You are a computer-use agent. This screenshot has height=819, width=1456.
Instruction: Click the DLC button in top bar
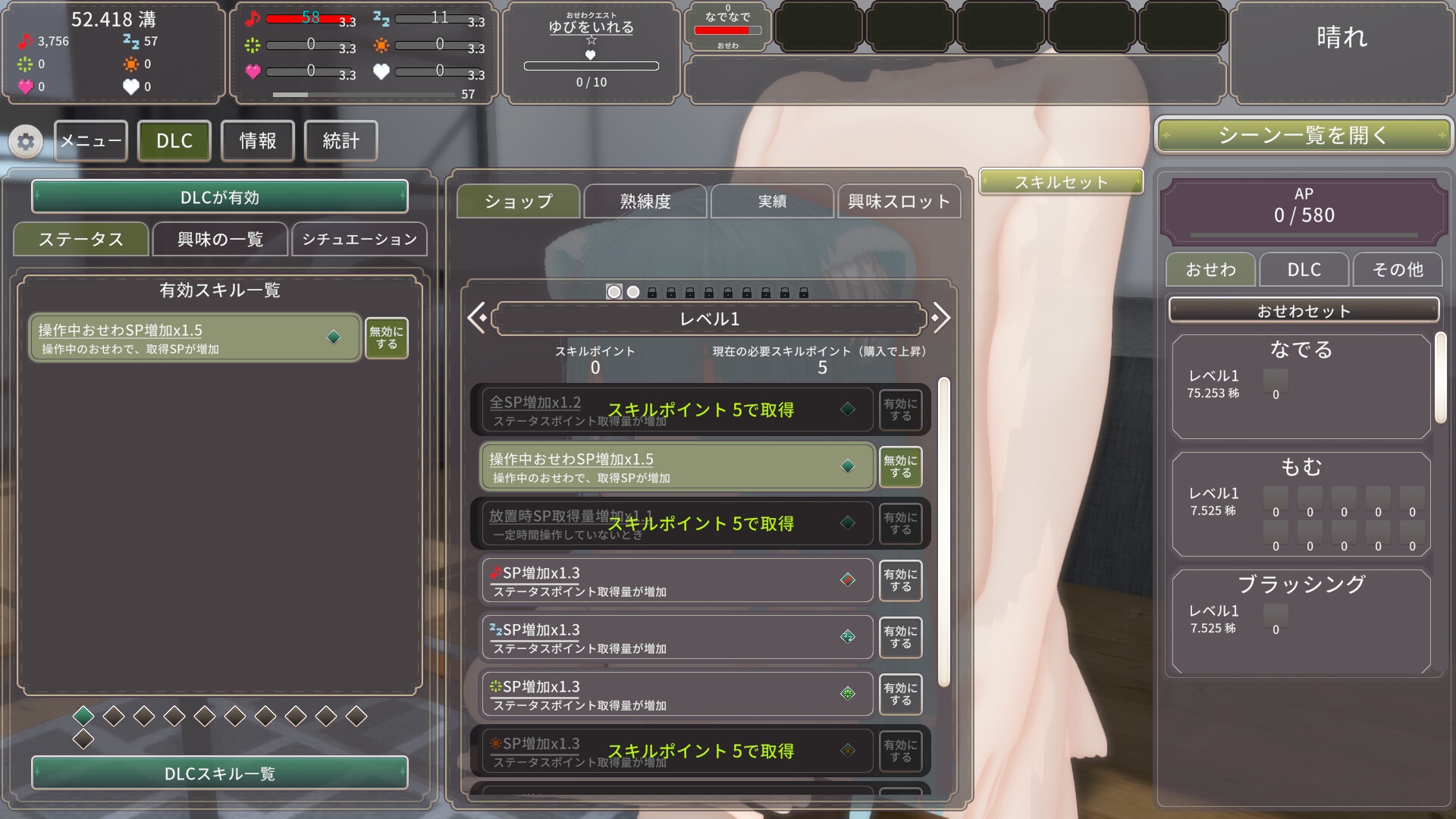(x=174, y=141)
